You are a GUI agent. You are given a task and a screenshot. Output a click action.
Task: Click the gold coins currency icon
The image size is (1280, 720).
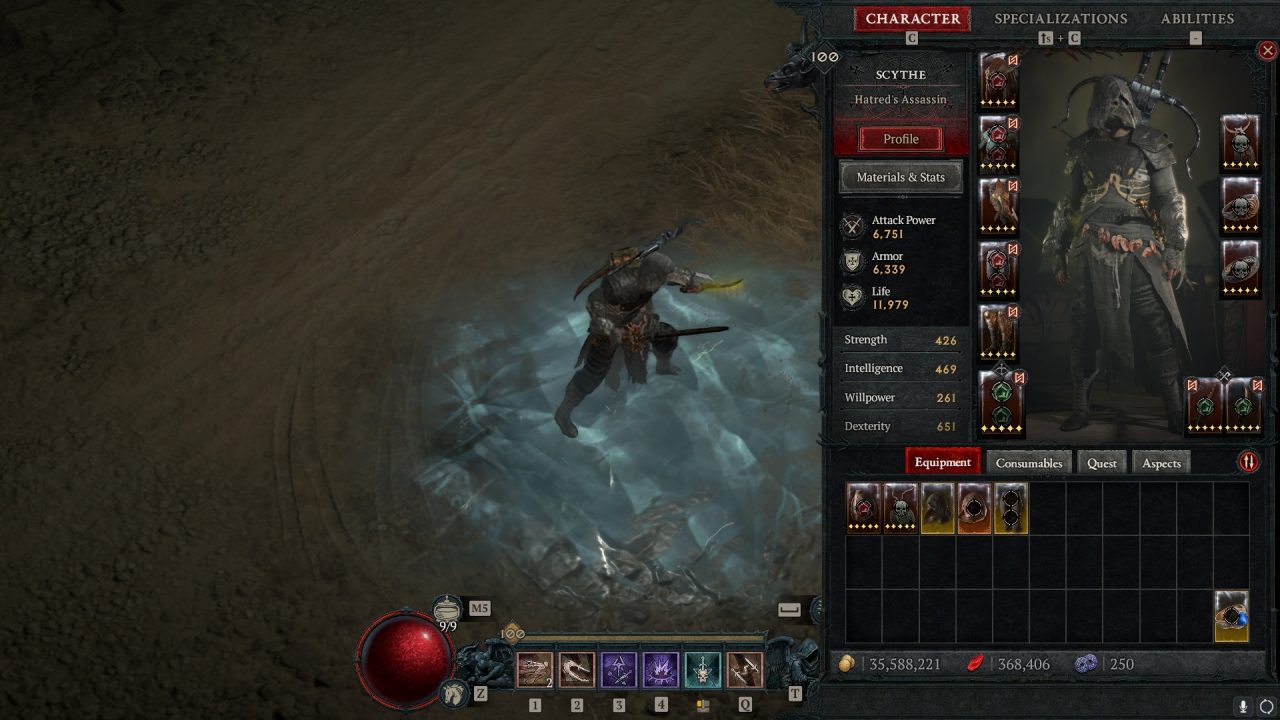point(849,663)
